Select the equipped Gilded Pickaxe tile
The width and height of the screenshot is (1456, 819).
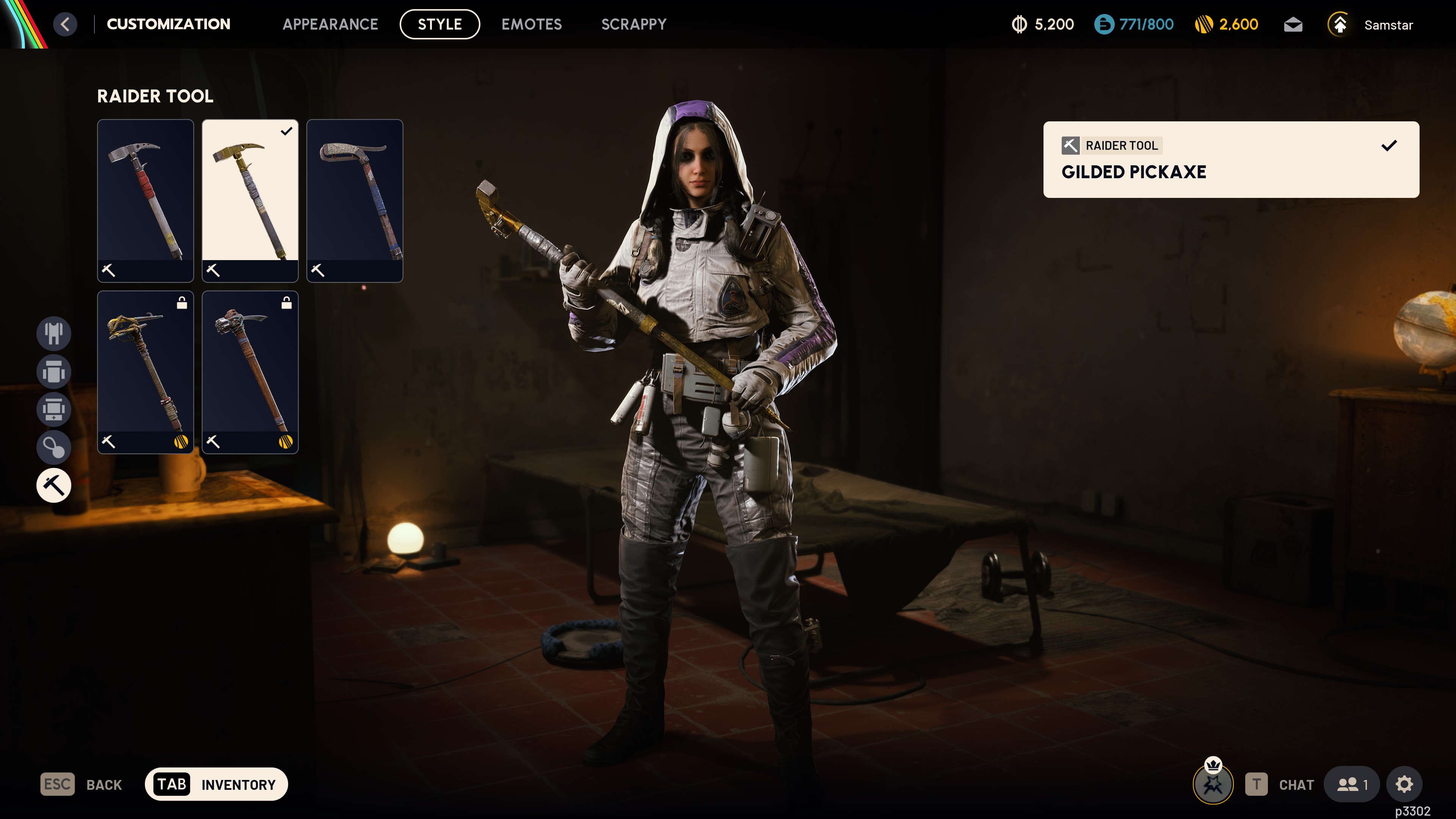click(x=250, y=200)
